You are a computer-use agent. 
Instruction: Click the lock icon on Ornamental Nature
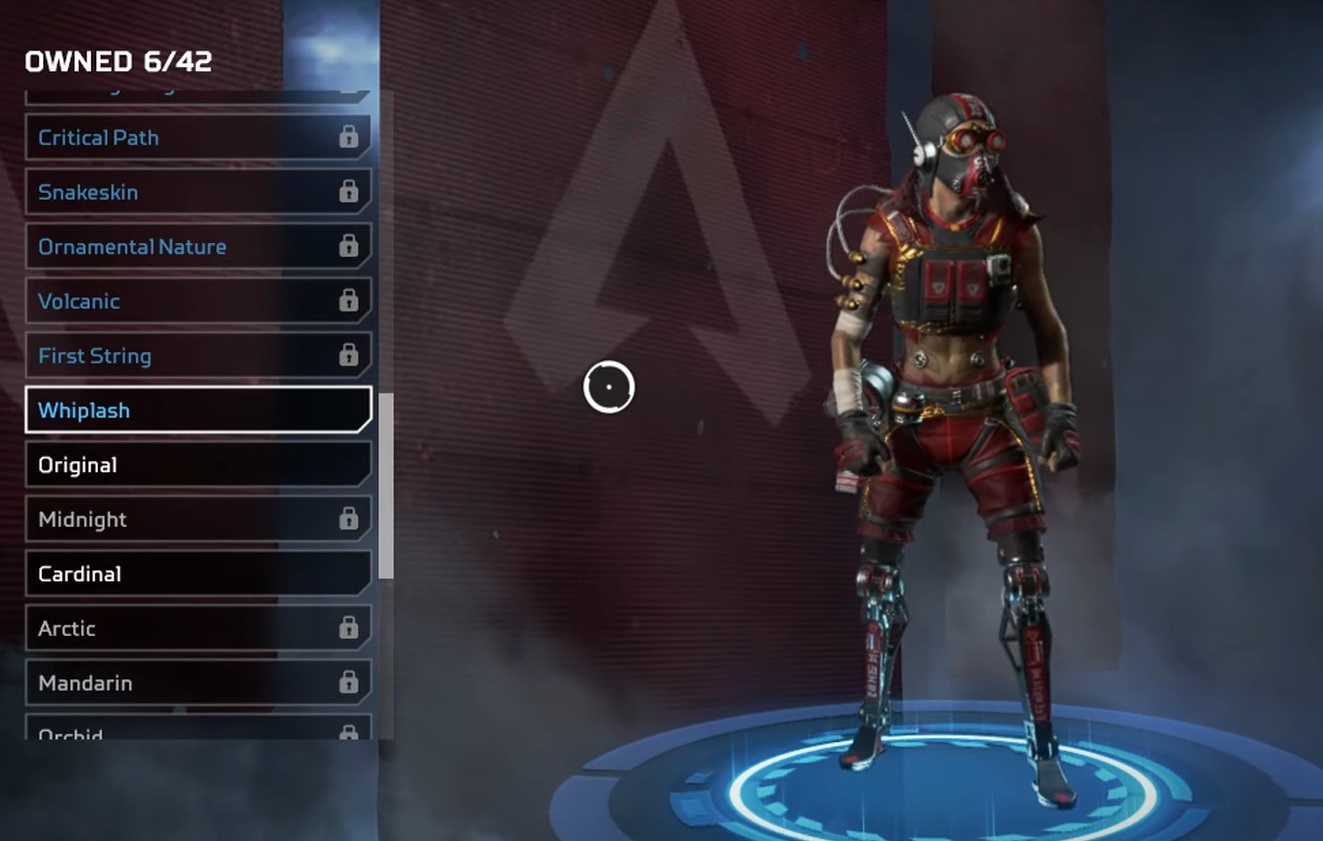point(349,245)
